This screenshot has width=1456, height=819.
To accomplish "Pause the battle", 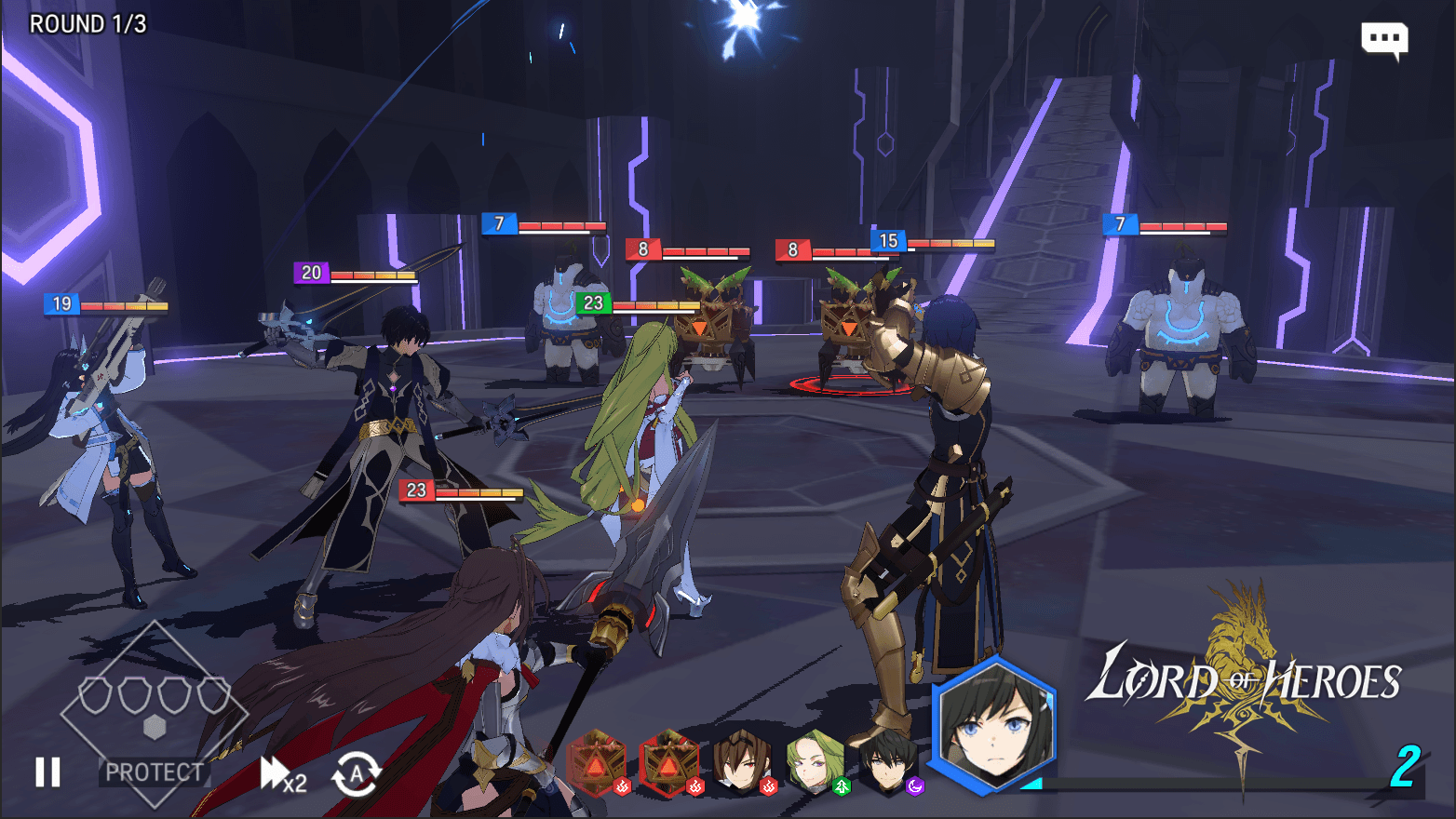I will pos(47,772).
